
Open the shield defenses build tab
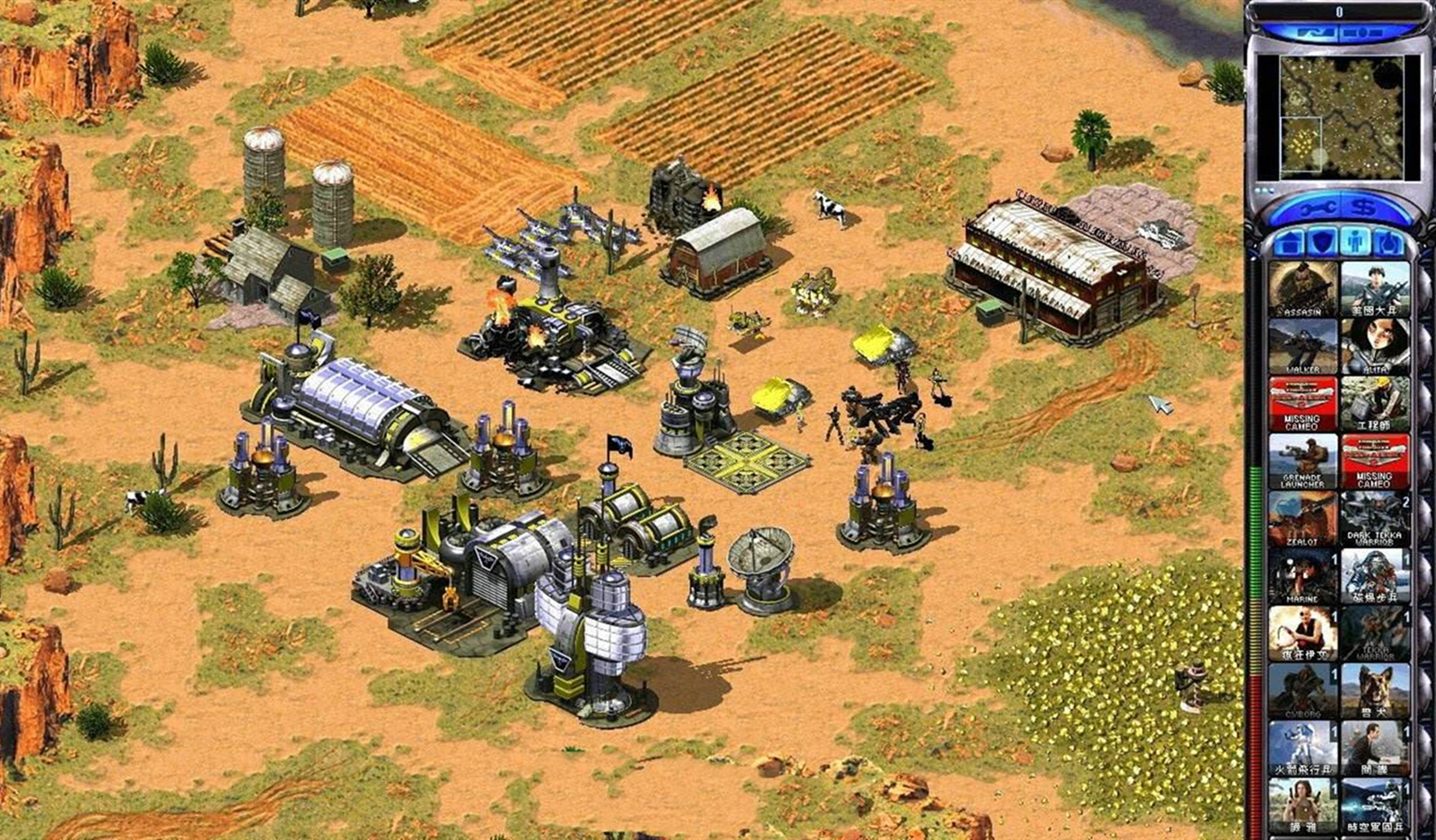pyautogui.click(x=1322, y=242)
